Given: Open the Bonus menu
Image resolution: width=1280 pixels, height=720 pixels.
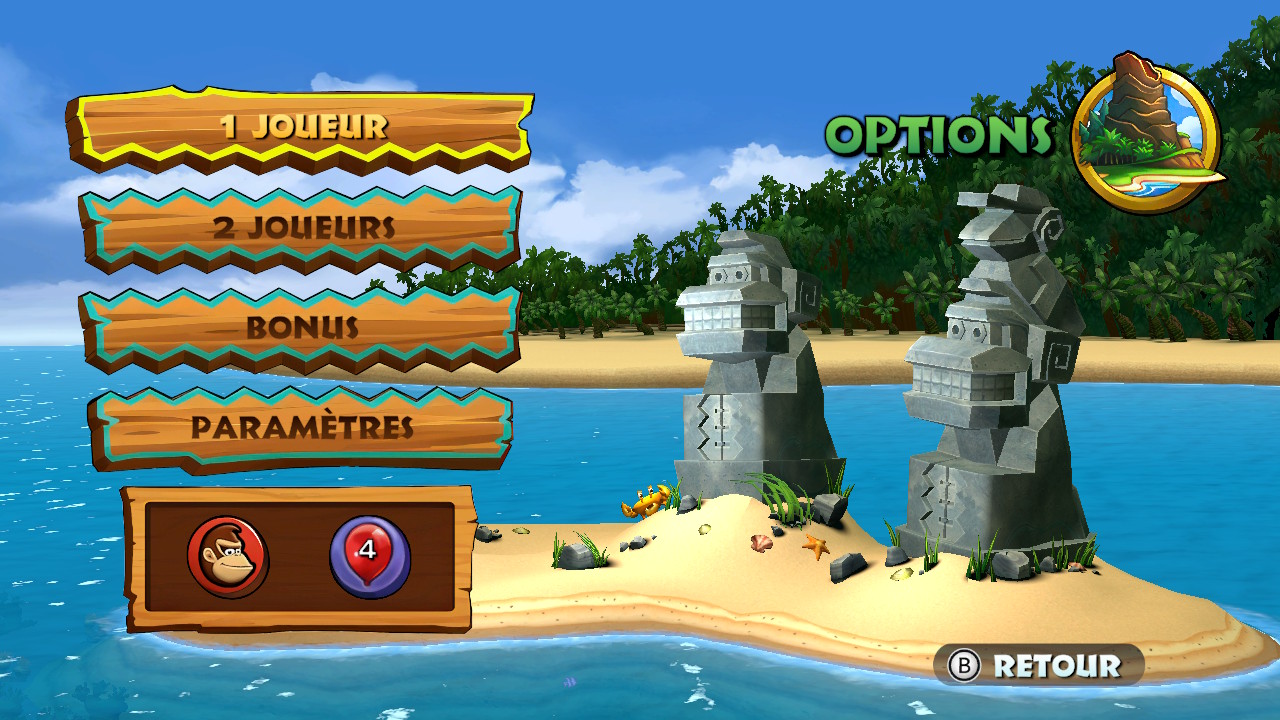Looking at the screenshot, I should click(300, 328).
